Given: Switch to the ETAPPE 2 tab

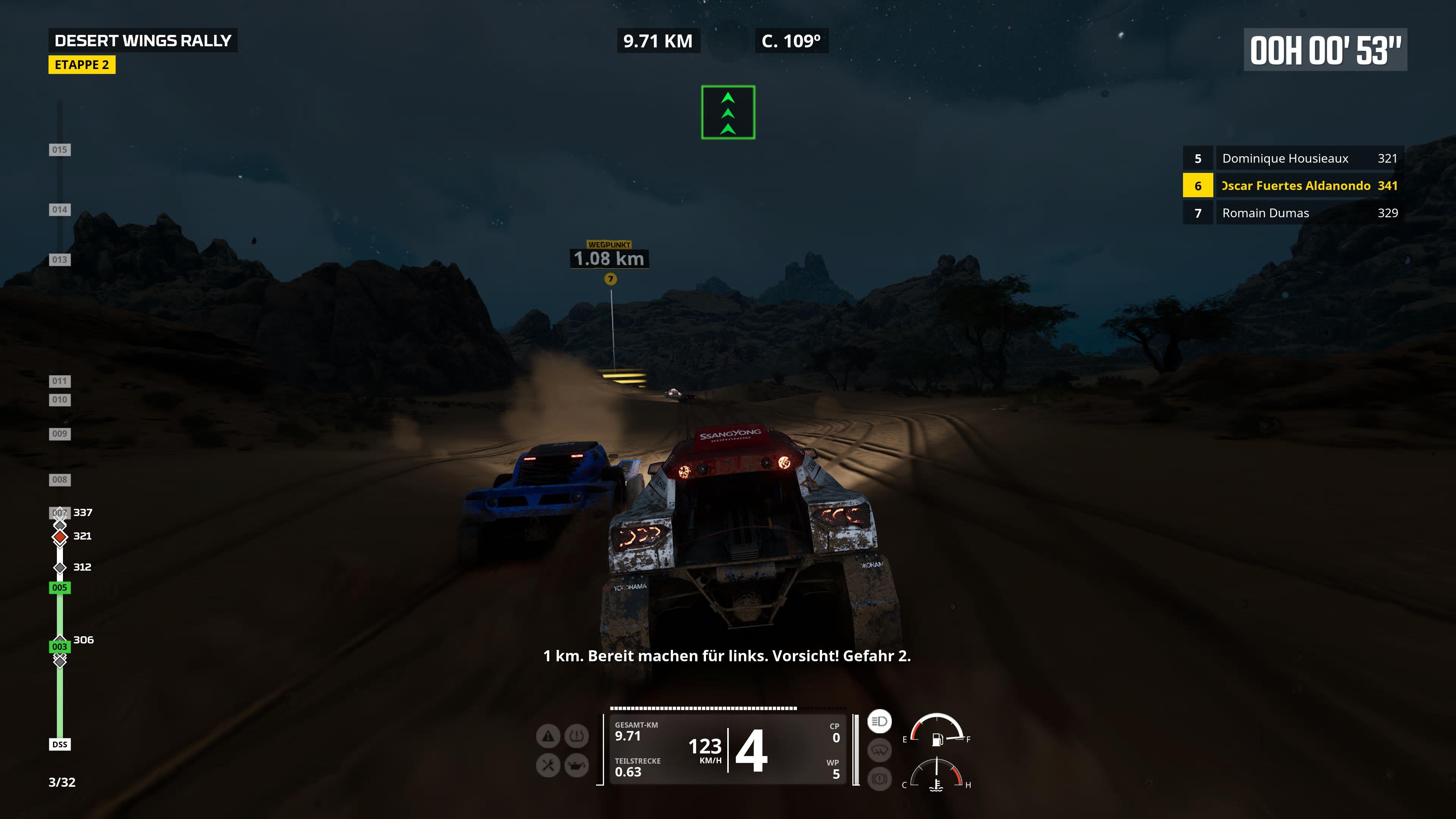Looking at the screenshot, I should [83, 65].
